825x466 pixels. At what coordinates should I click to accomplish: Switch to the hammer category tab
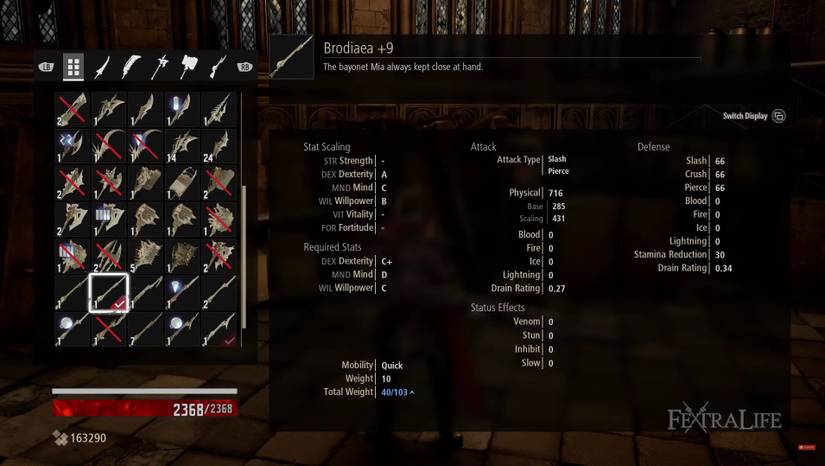pyautogui.click(x=189, y=67)
